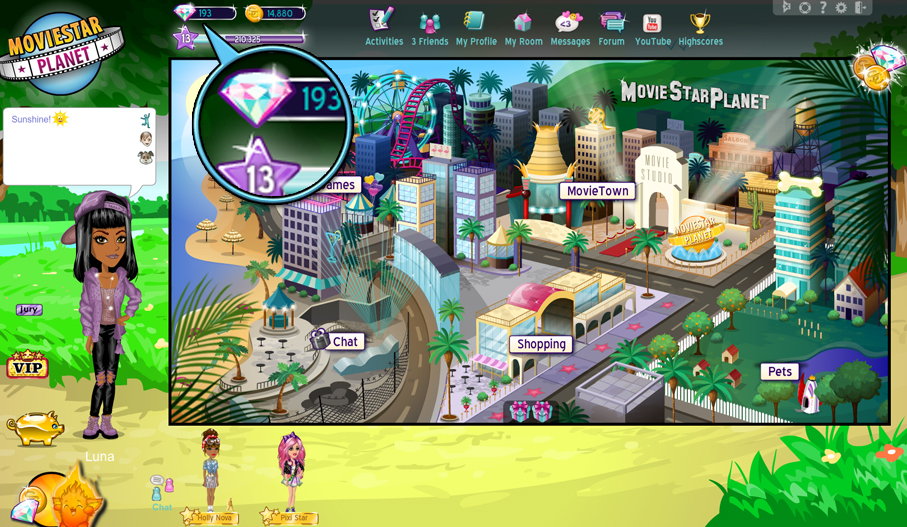The image size is (907, 527).
Task: Open settings with the gear icon
Action: coord(840,7)
